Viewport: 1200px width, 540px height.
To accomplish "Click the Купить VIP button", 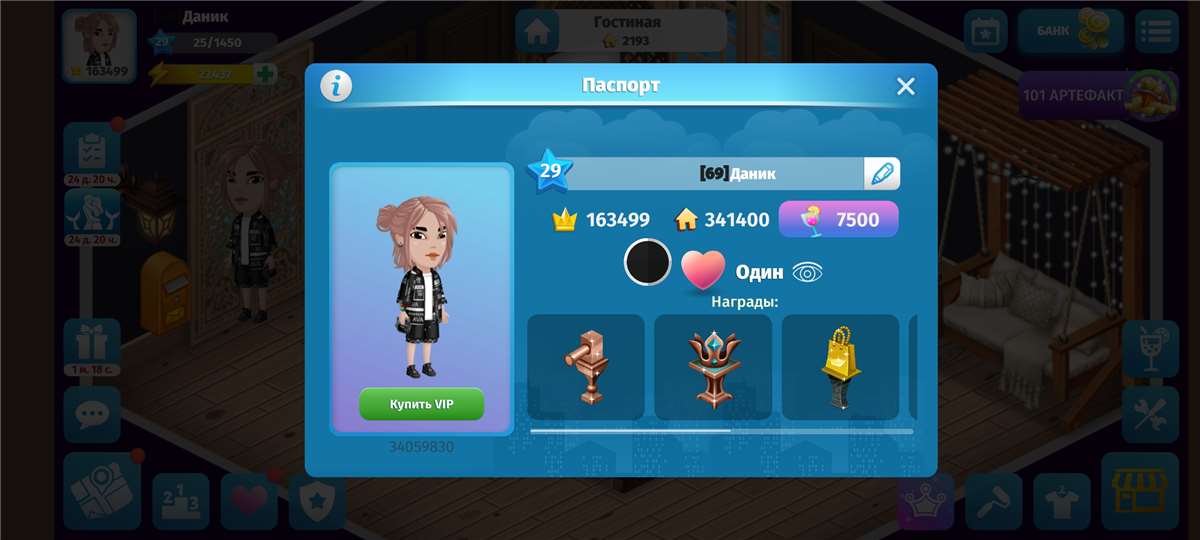I will pyautogui.click(x=421, y=404).
